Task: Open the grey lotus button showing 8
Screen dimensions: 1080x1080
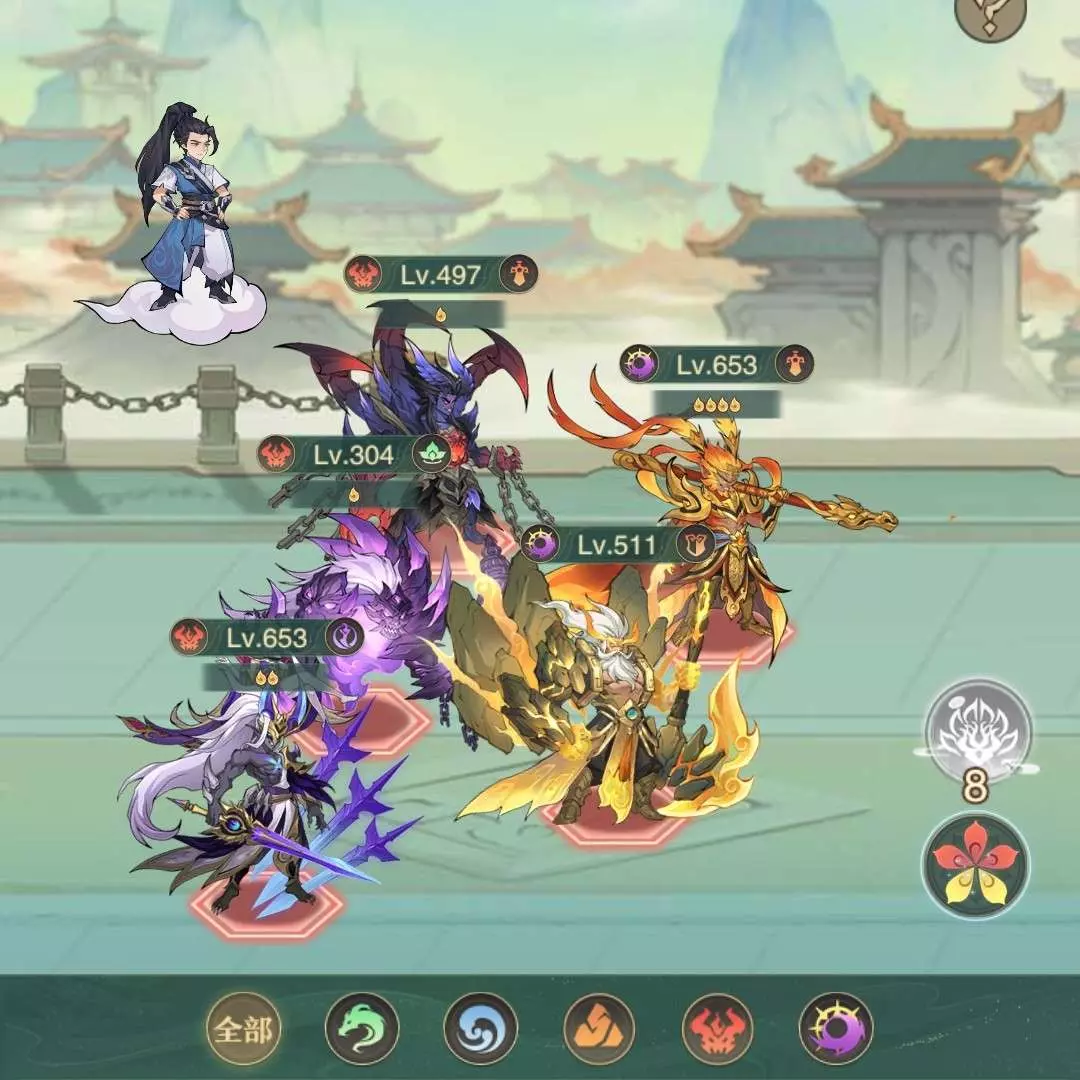Action: click(x=977, y=733)
